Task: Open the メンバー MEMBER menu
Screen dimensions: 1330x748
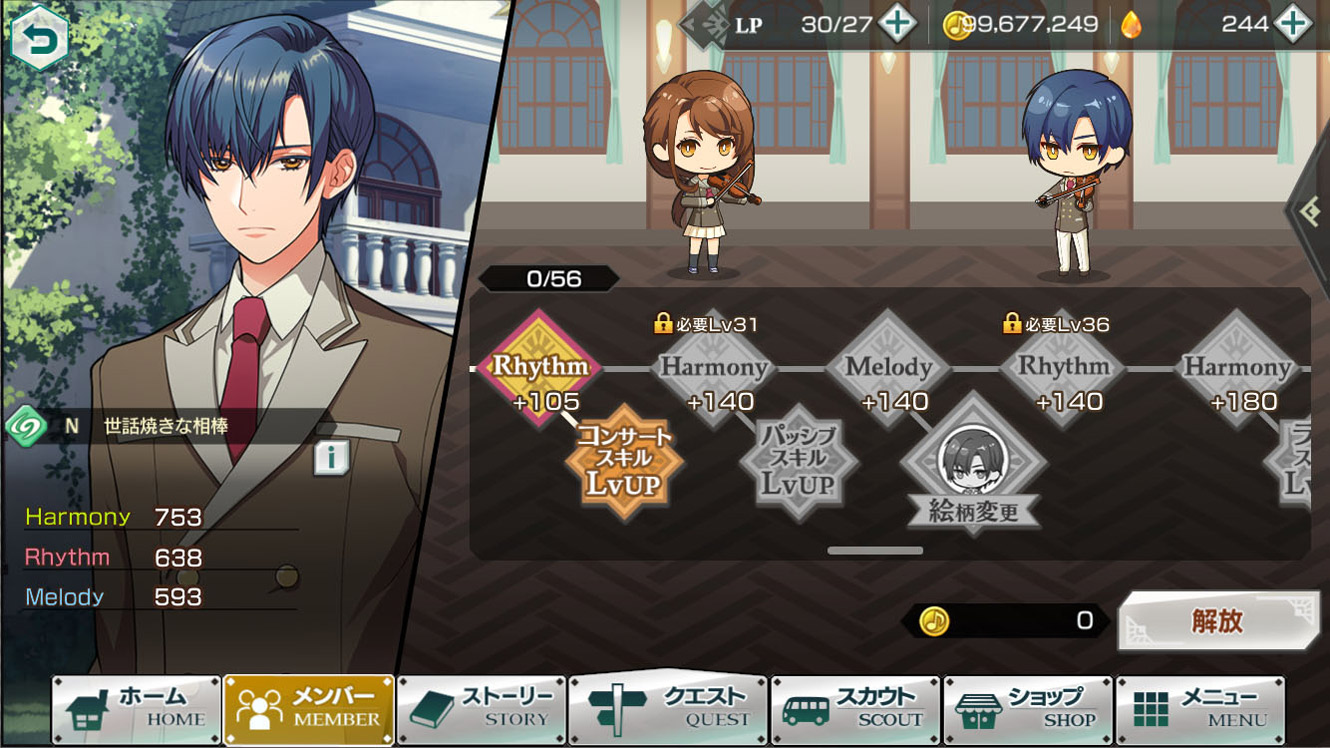Action: pyautogui.click(x=309, y=709)
